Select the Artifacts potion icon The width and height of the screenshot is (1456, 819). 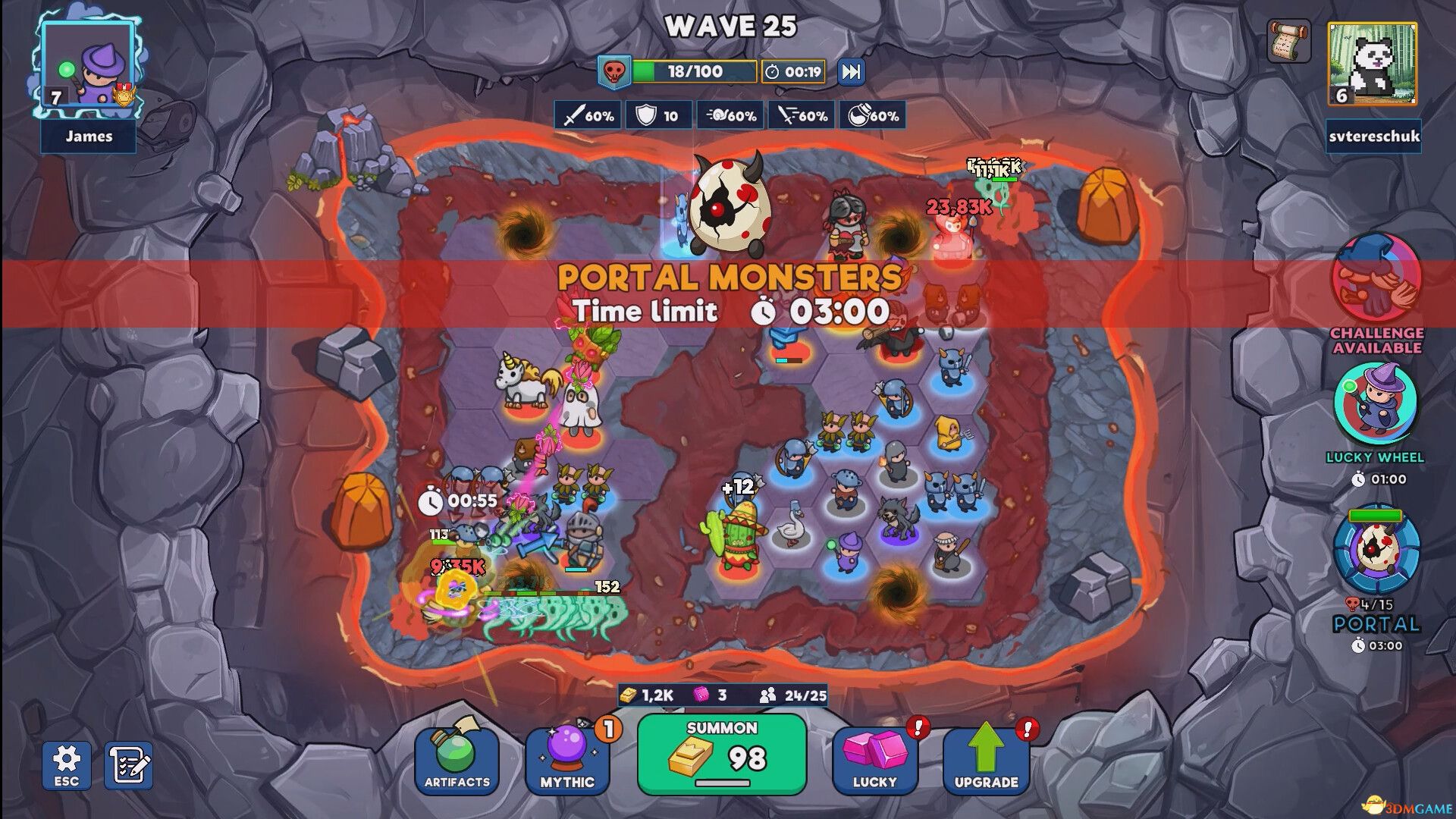click(x=457, y=758)
